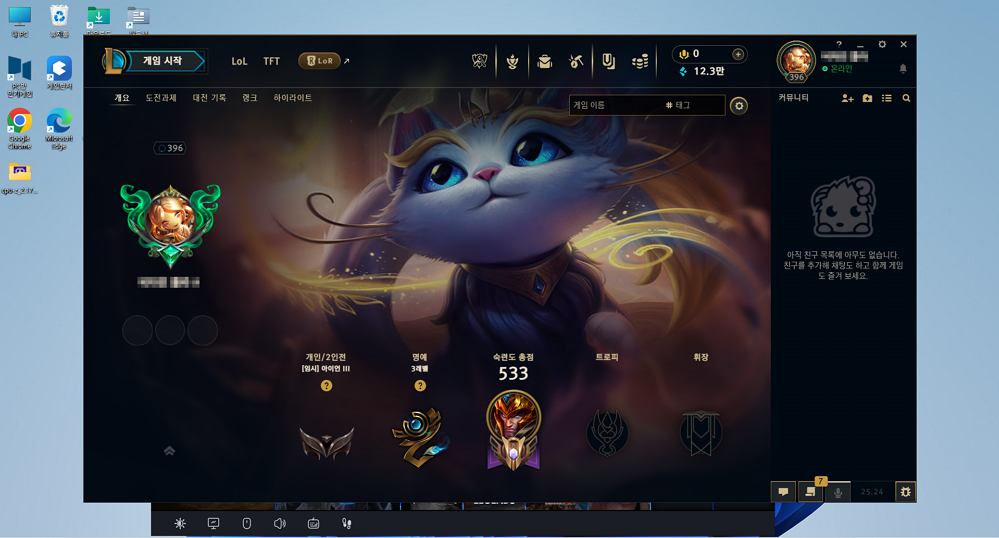
Task: Open the LoR launcher link
Action: click(320, 61)
